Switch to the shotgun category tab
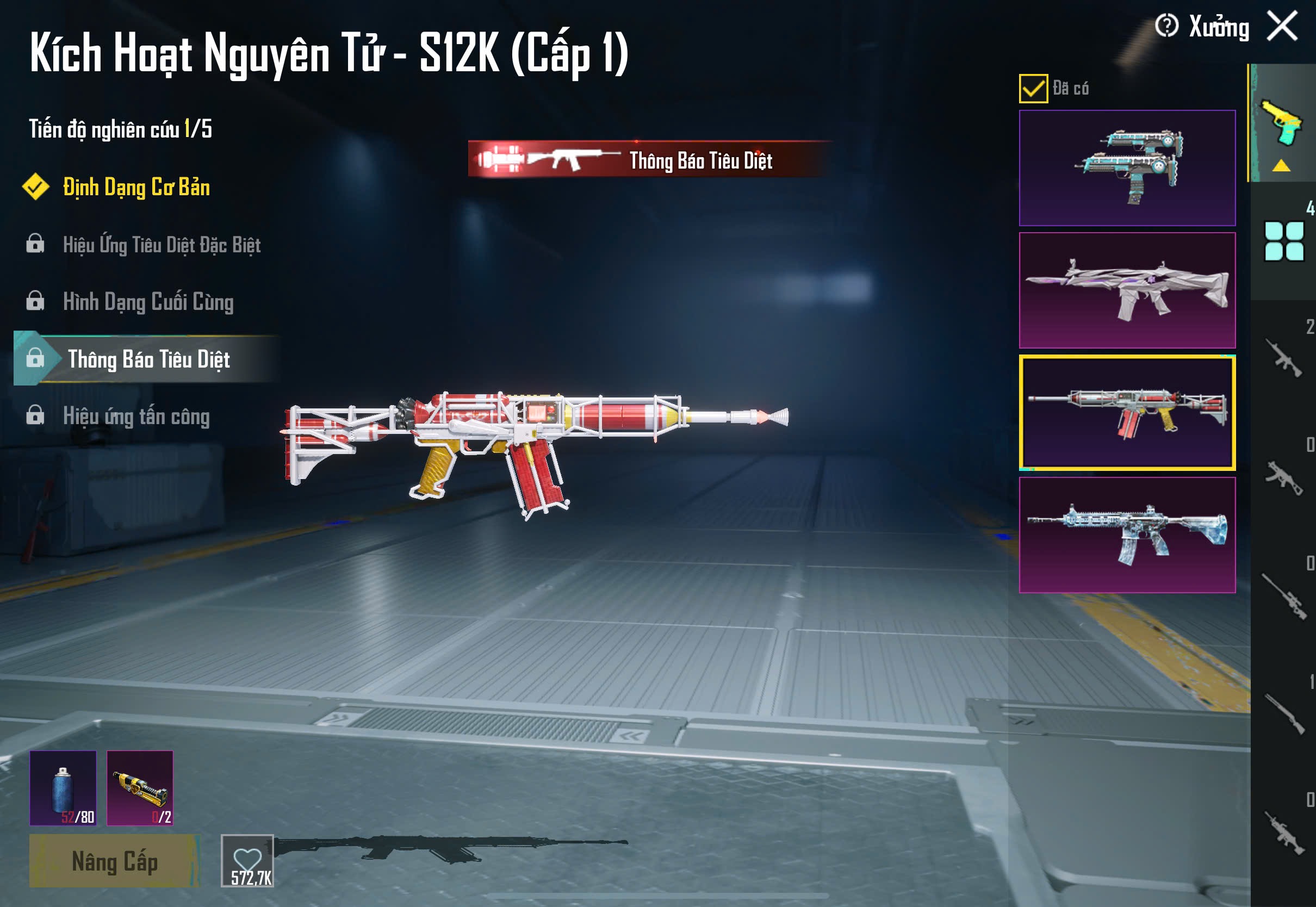The width and height of the screenshot is (1316, 907). (x=1283, y=714)
